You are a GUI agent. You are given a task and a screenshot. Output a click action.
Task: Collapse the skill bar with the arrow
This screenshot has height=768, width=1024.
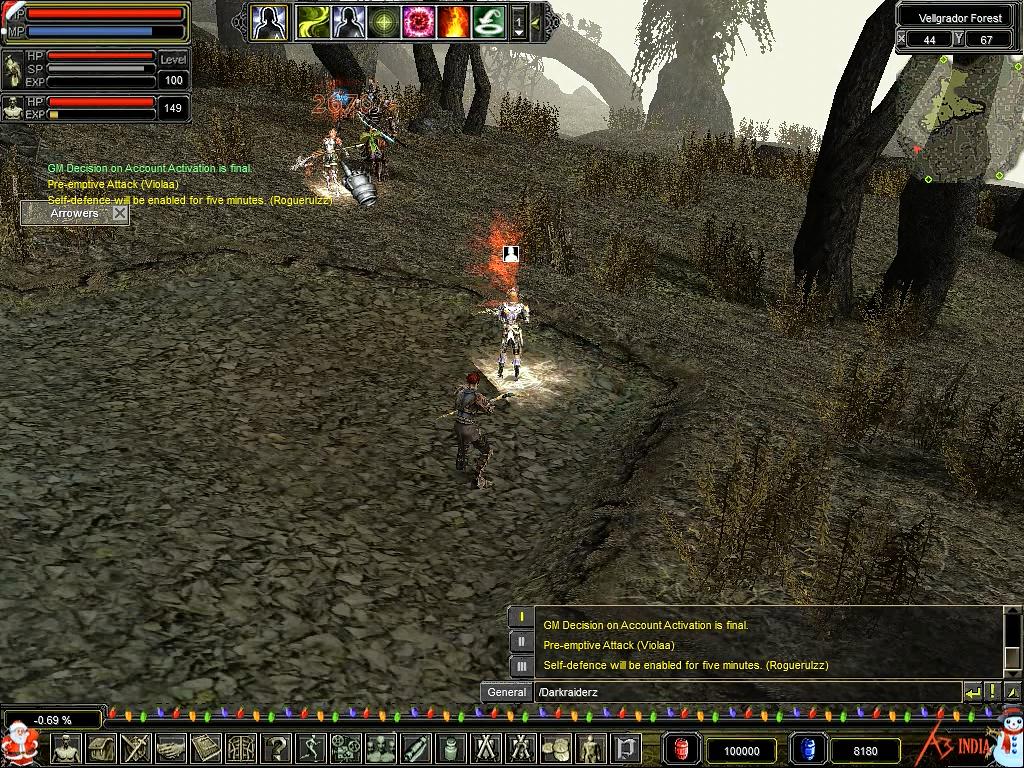click(x=537, y=22)
